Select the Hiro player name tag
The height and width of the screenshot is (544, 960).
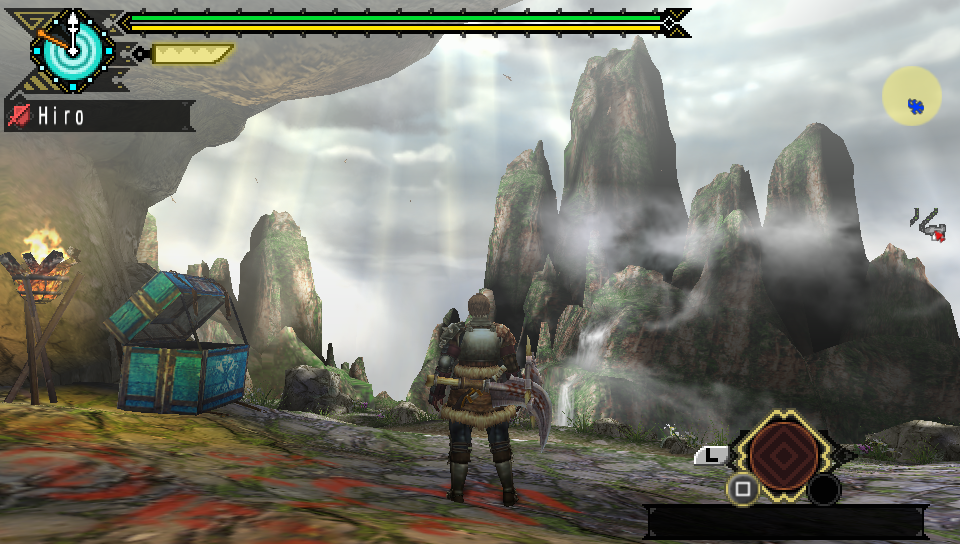click(98, 116)
